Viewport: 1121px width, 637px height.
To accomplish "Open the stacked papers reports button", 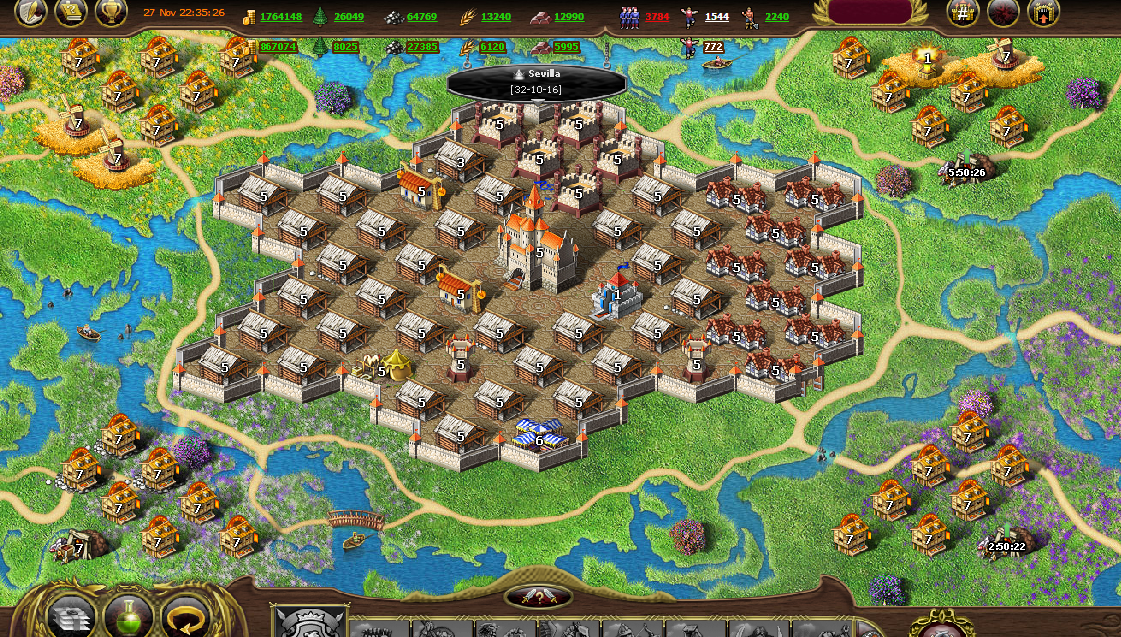I will pyautogui.click(x=72, y=616).
